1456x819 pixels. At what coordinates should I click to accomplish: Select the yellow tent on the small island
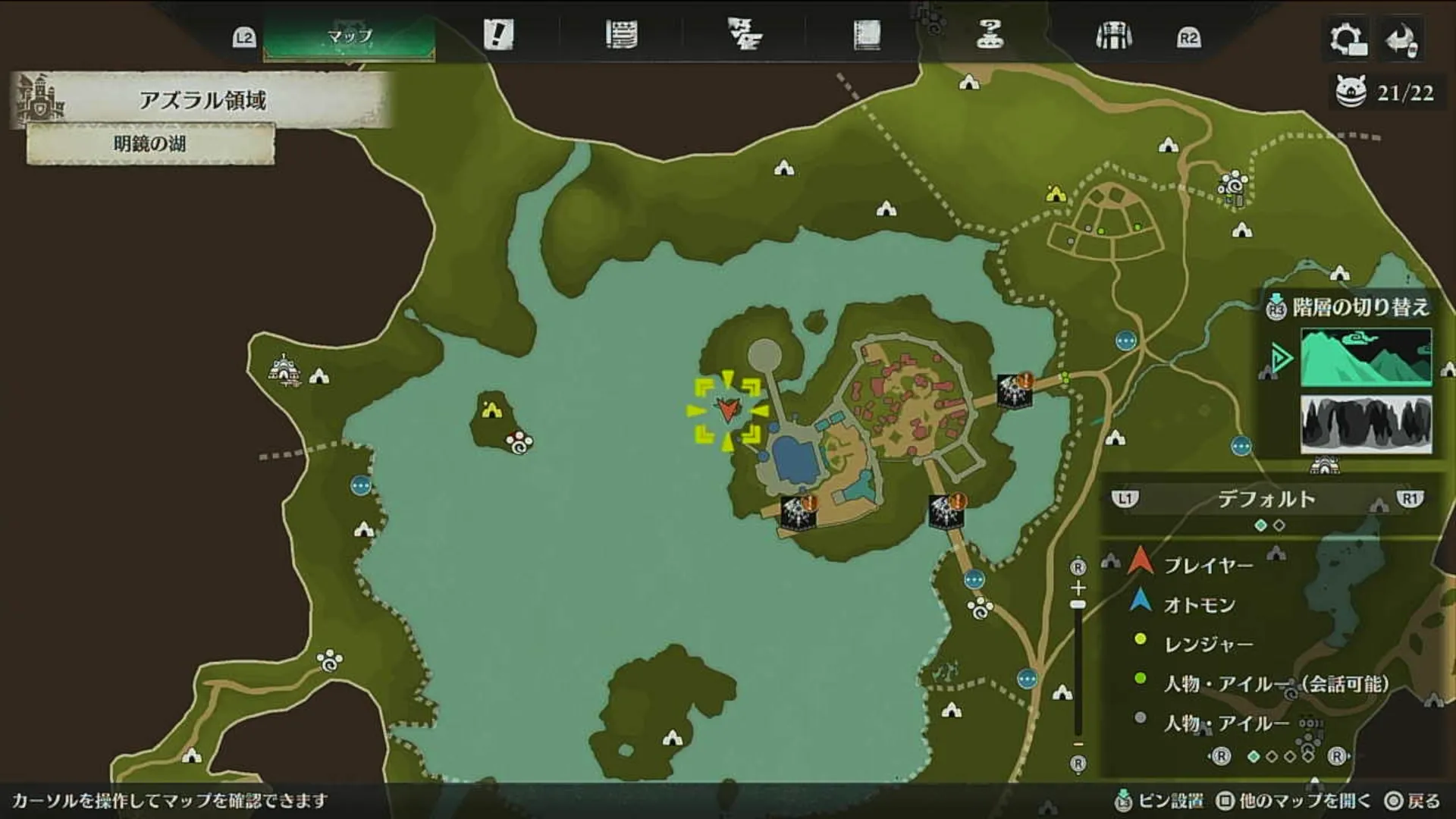click(491, 410)
